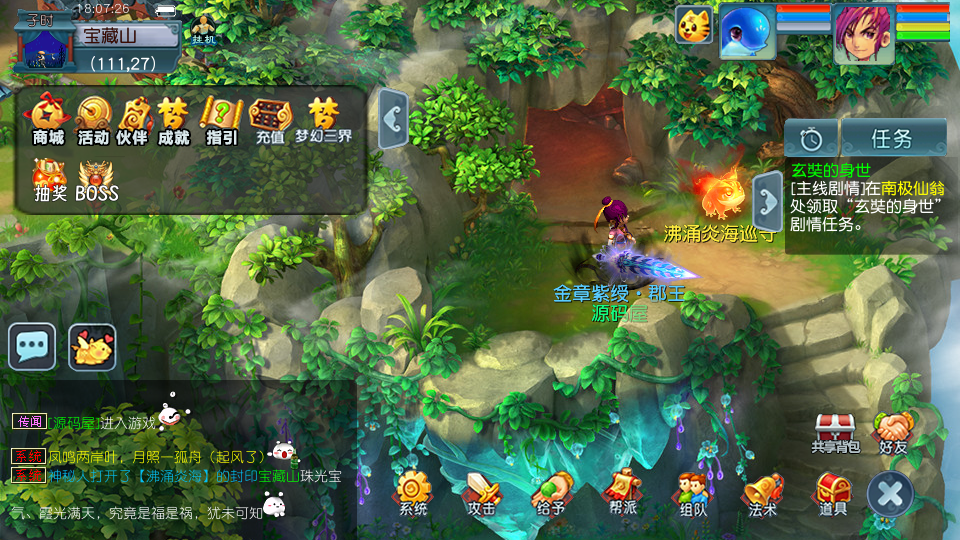Collapse the quest panel with right arrow

point(768,202)
